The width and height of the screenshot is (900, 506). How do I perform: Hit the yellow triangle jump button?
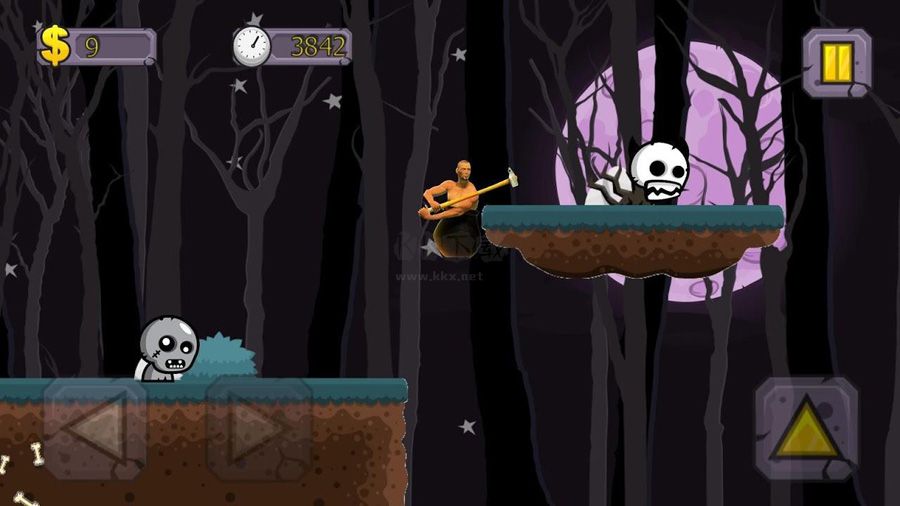[806, 428]
